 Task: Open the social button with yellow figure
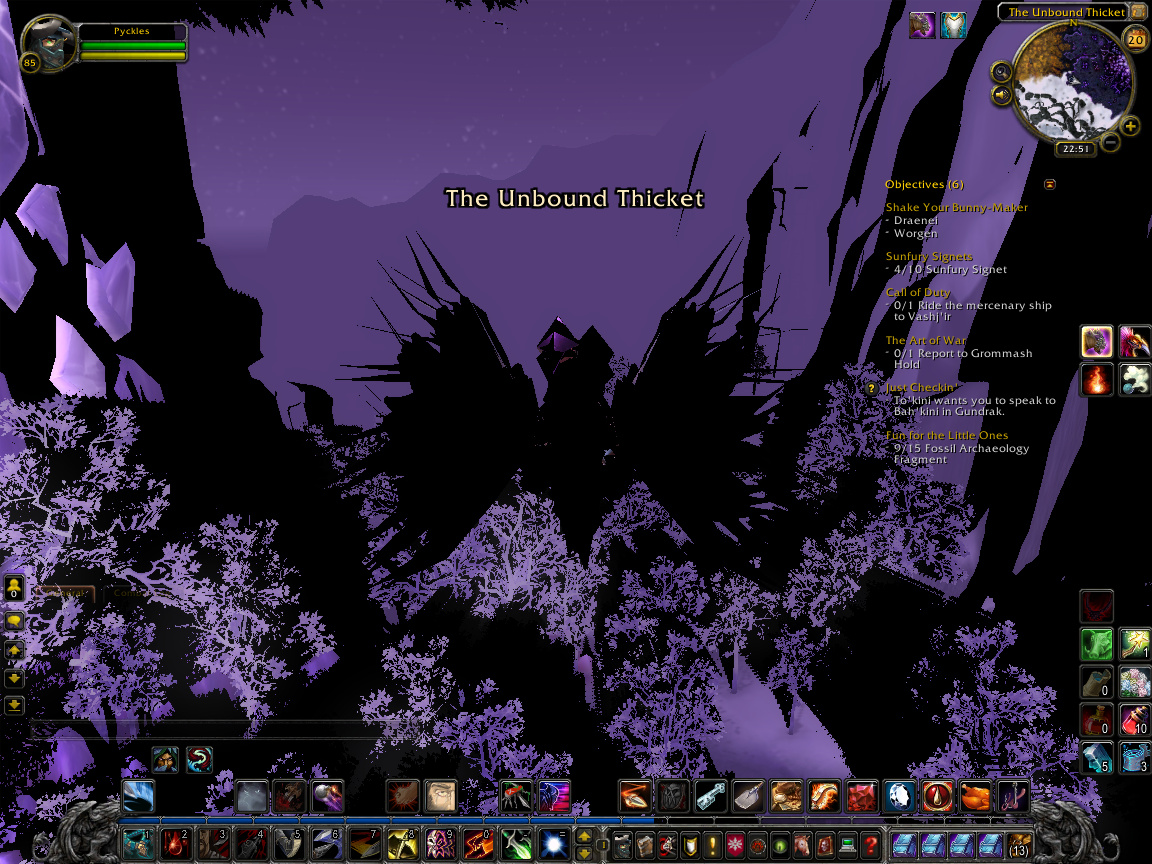click(14, 588)
